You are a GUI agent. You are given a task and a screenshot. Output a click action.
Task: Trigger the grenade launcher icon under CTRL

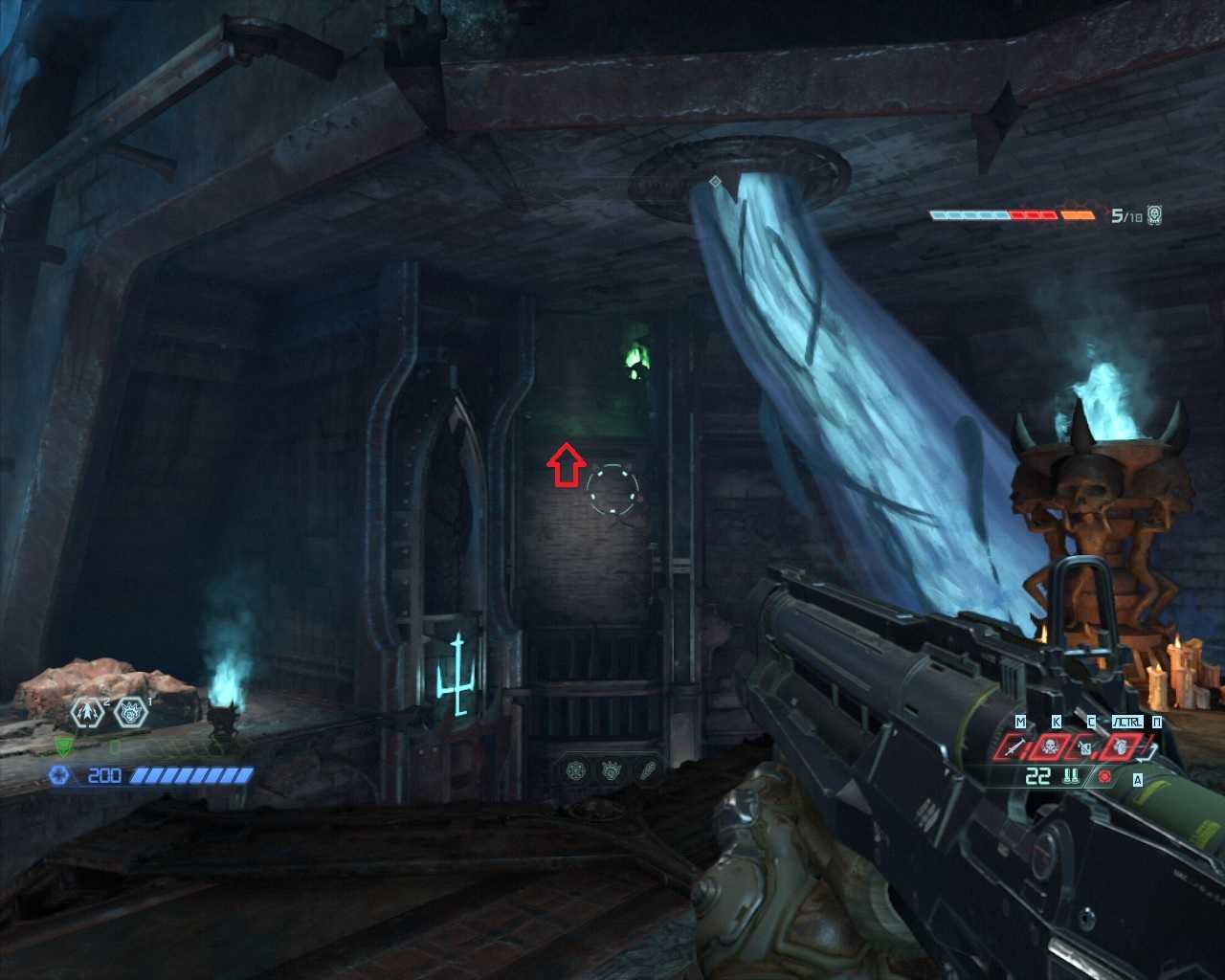pyautogui.click(x=1119, y=746)
